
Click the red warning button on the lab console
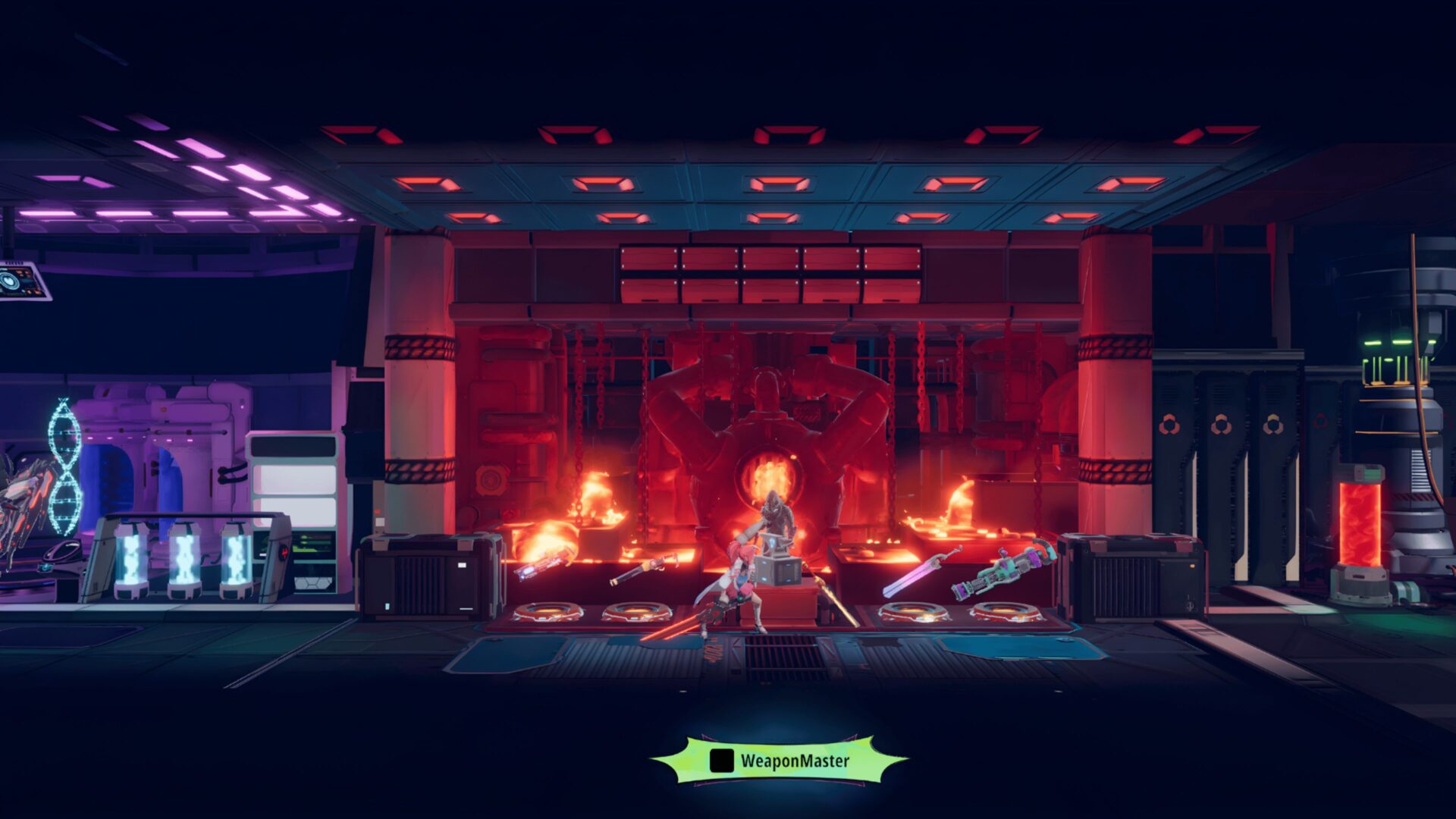click(282, 552)
